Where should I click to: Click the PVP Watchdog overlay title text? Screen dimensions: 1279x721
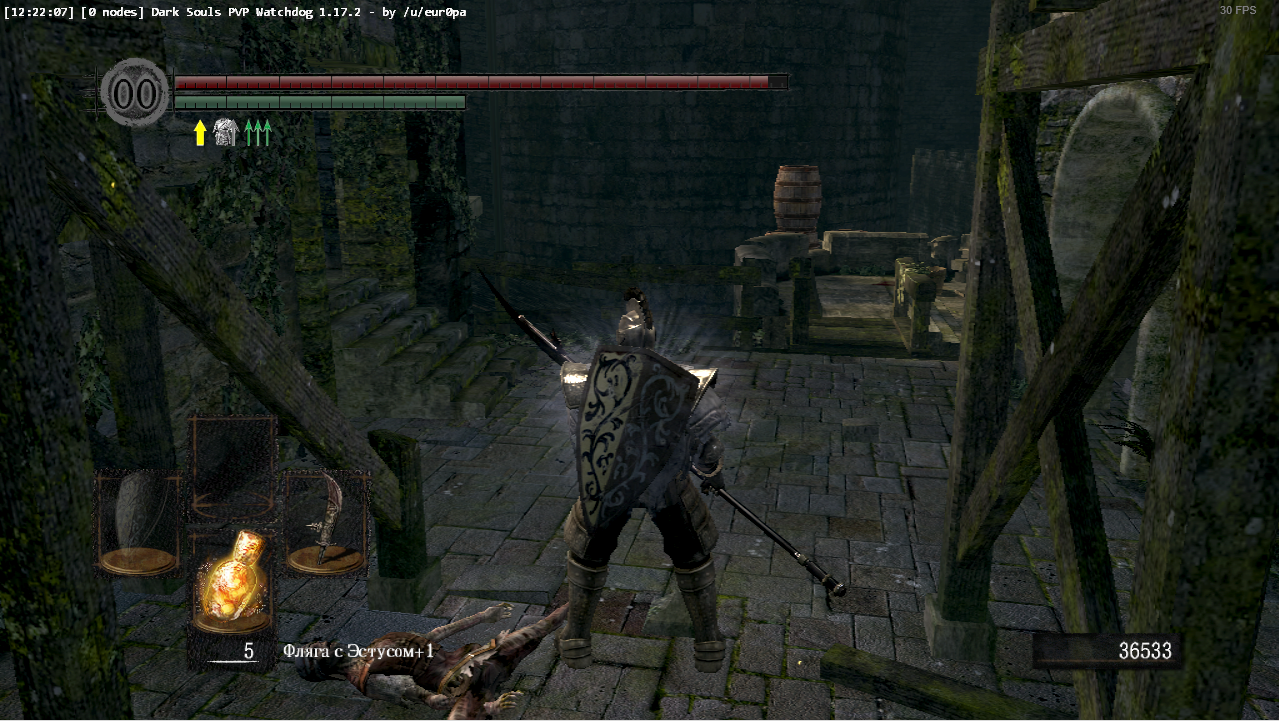[235, 12]
